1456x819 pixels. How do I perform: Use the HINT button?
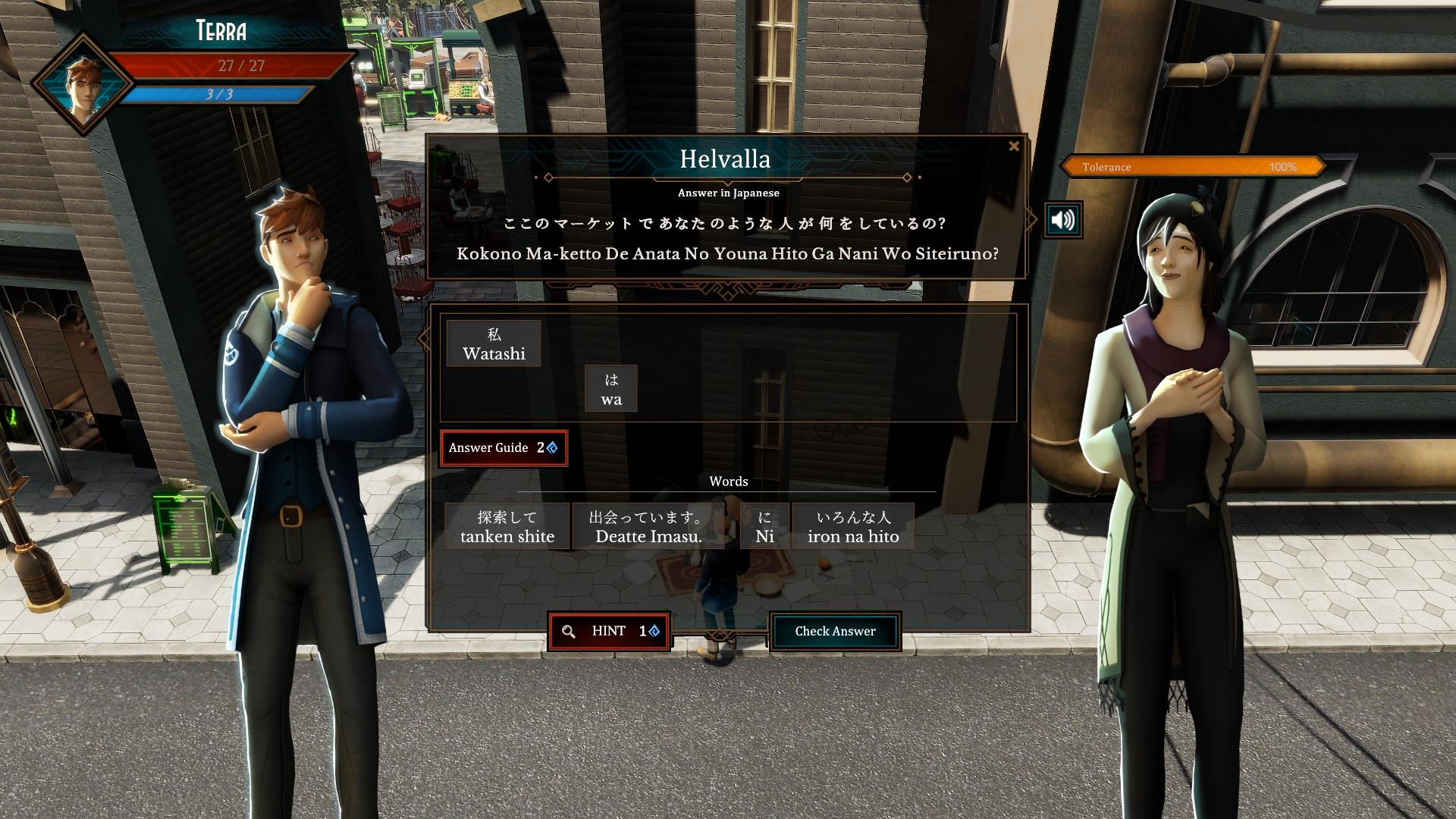pos(609,631)
